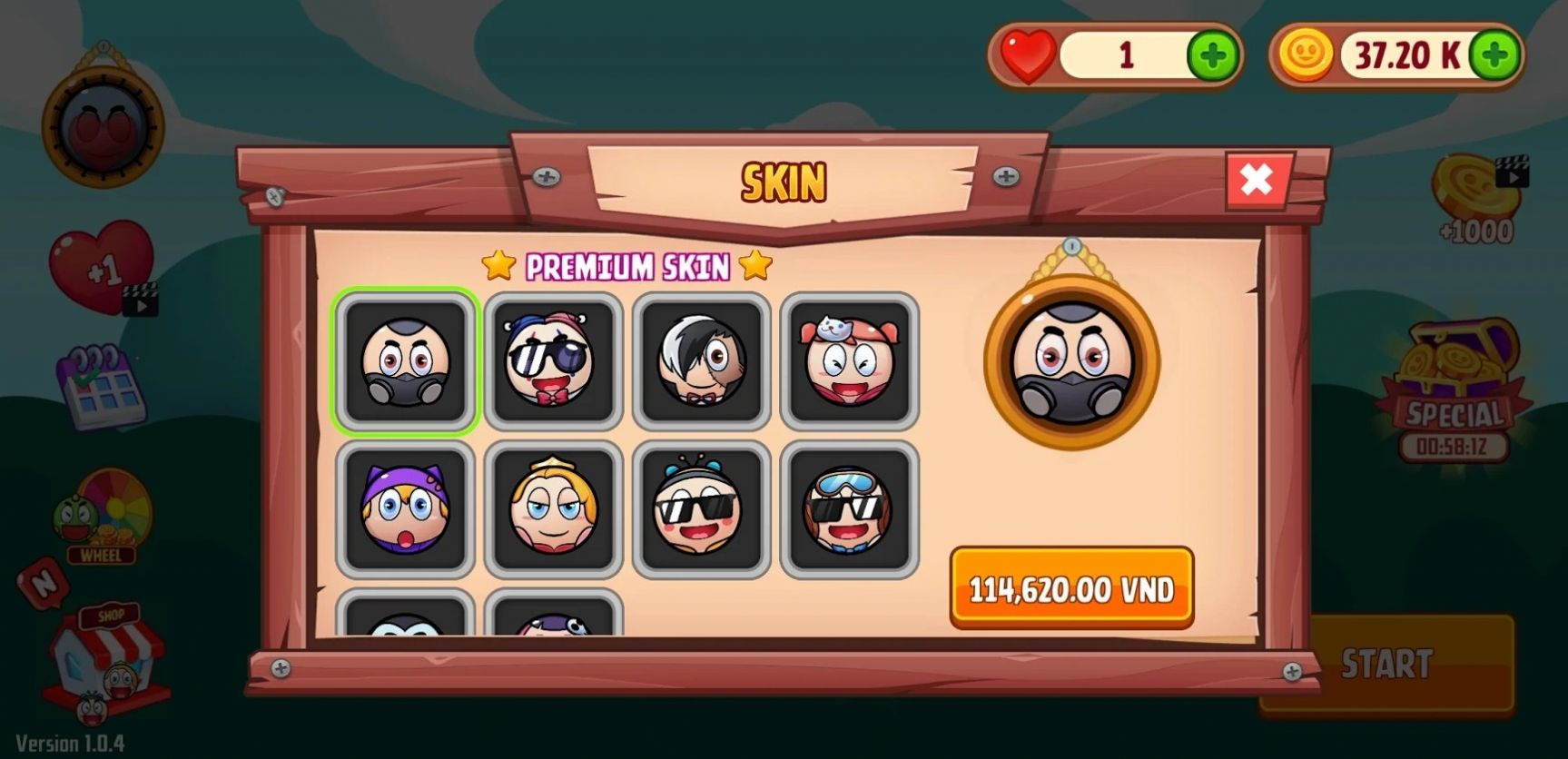Select the purple cat hood skin
The image size is (1568, 759).
click(405, 510)
